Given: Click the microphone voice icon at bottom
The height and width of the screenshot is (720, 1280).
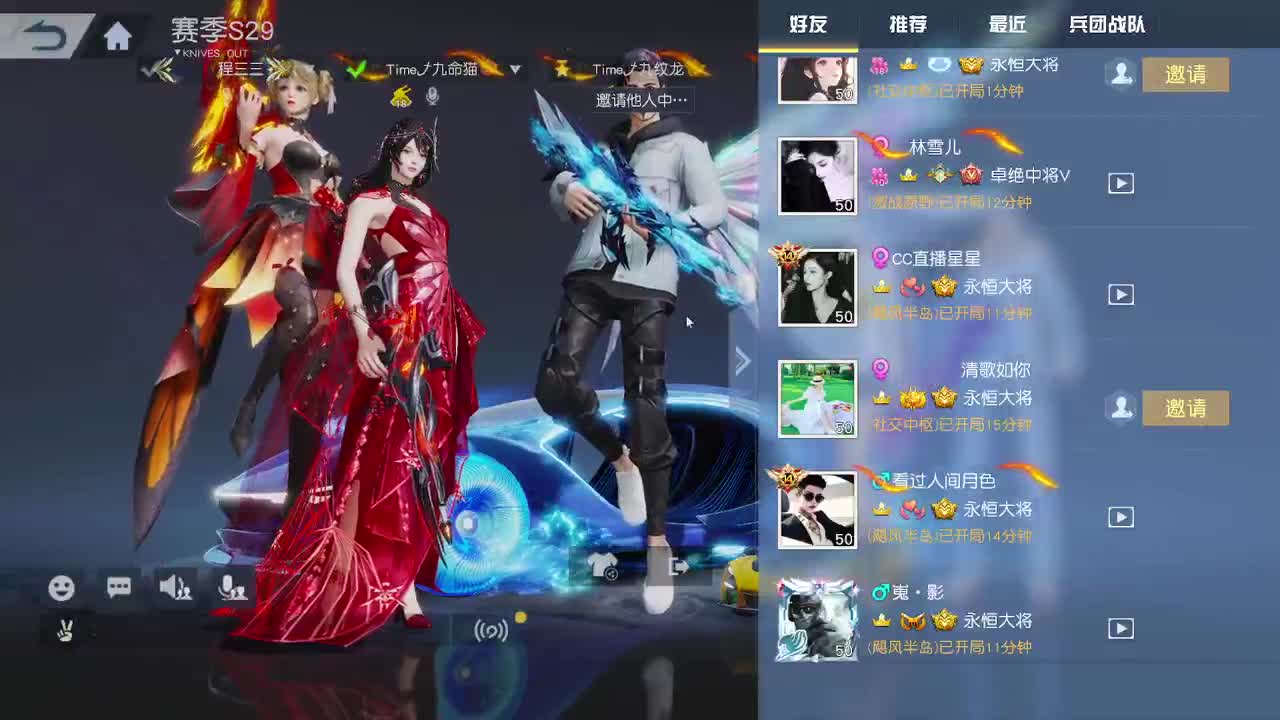Looking at the screenshot, I should pyautogui.click(x=232, y=590).
